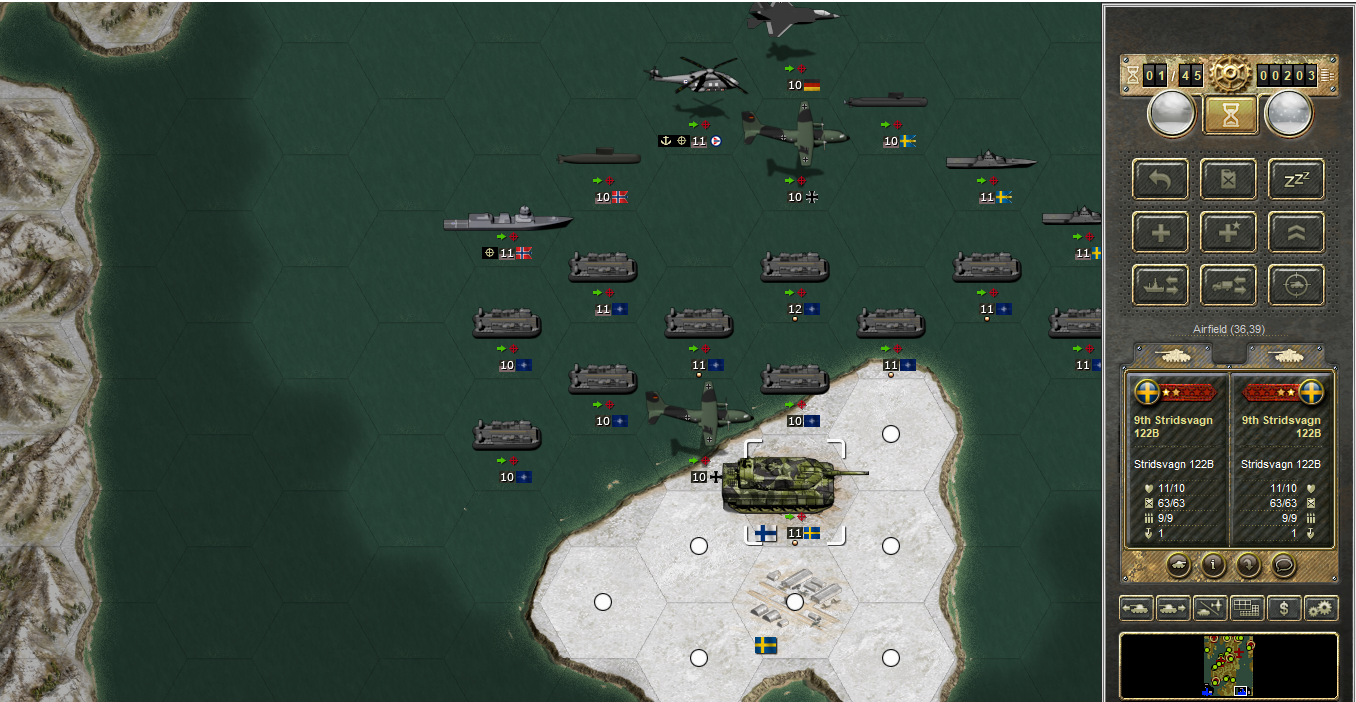Select the previous unit tank-arrow button
This screenshot has height=702, width=1356.
[x=1135, y=608]
